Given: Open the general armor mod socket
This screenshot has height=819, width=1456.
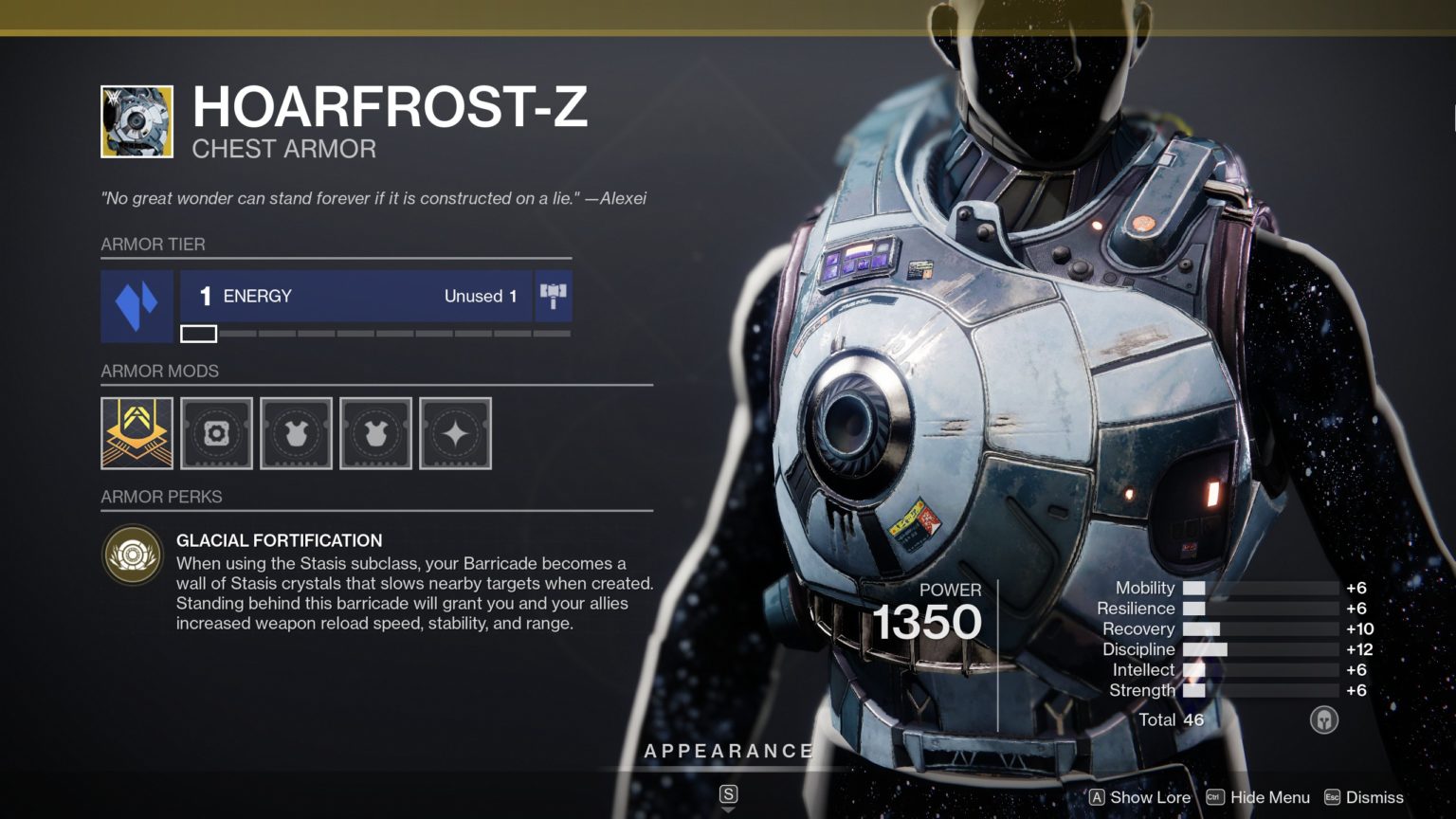Looking at the screenshot, I should click(x=216, y=434).
